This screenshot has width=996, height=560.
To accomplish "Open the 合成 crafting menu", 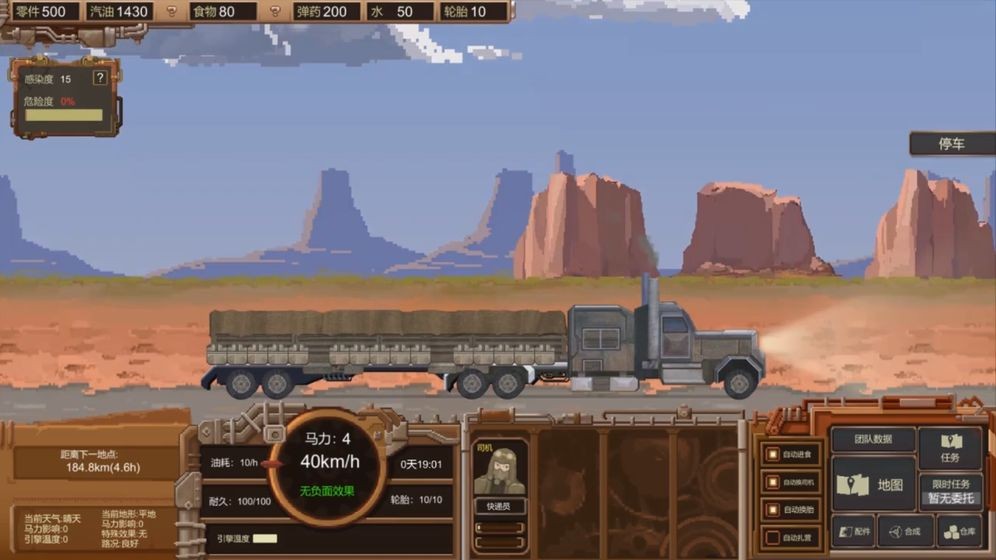I will click(905, 531).
